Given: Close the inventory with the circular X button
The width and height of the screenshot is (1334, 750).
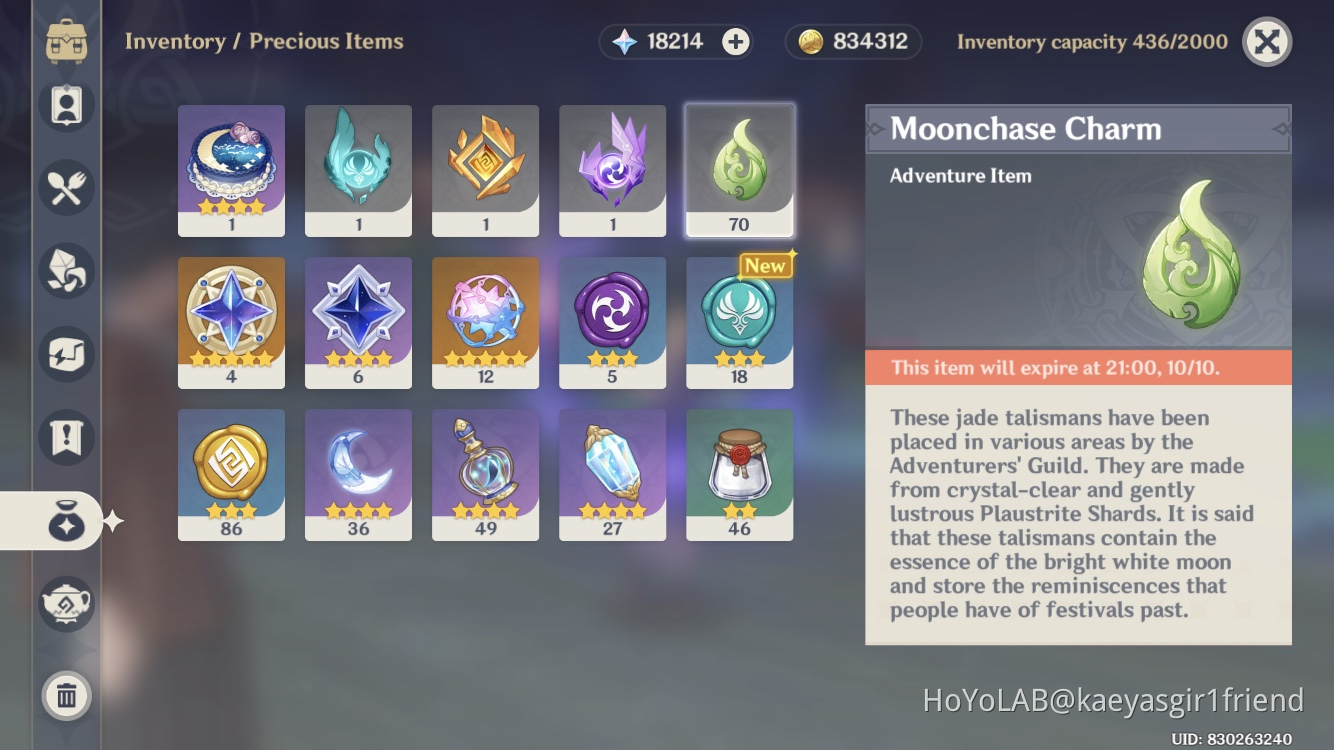Looking at the screenshot, I should tap(1266, 41).
